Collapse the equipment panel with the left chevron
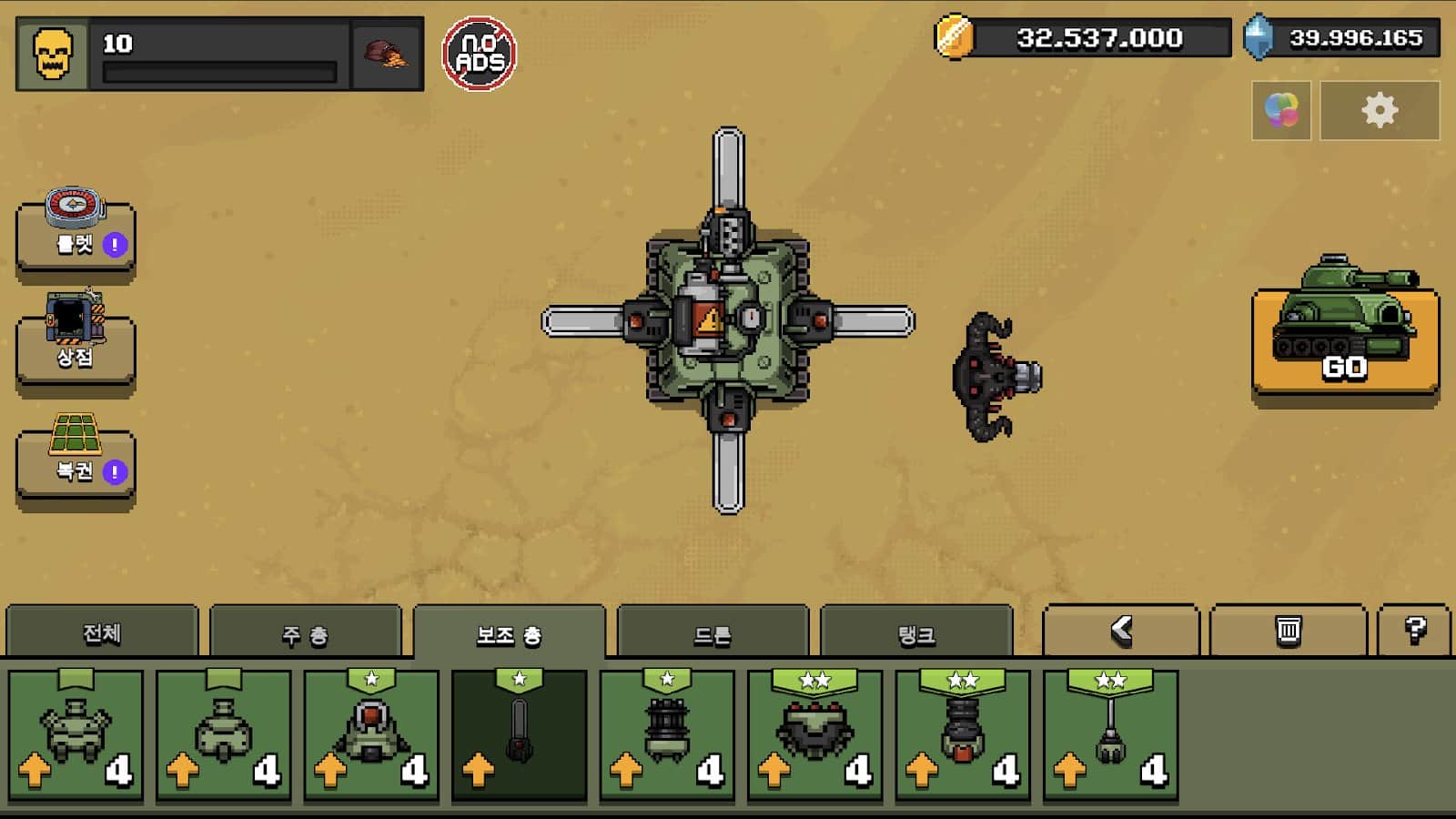Screen dimensions: 1456x819 1123,630
